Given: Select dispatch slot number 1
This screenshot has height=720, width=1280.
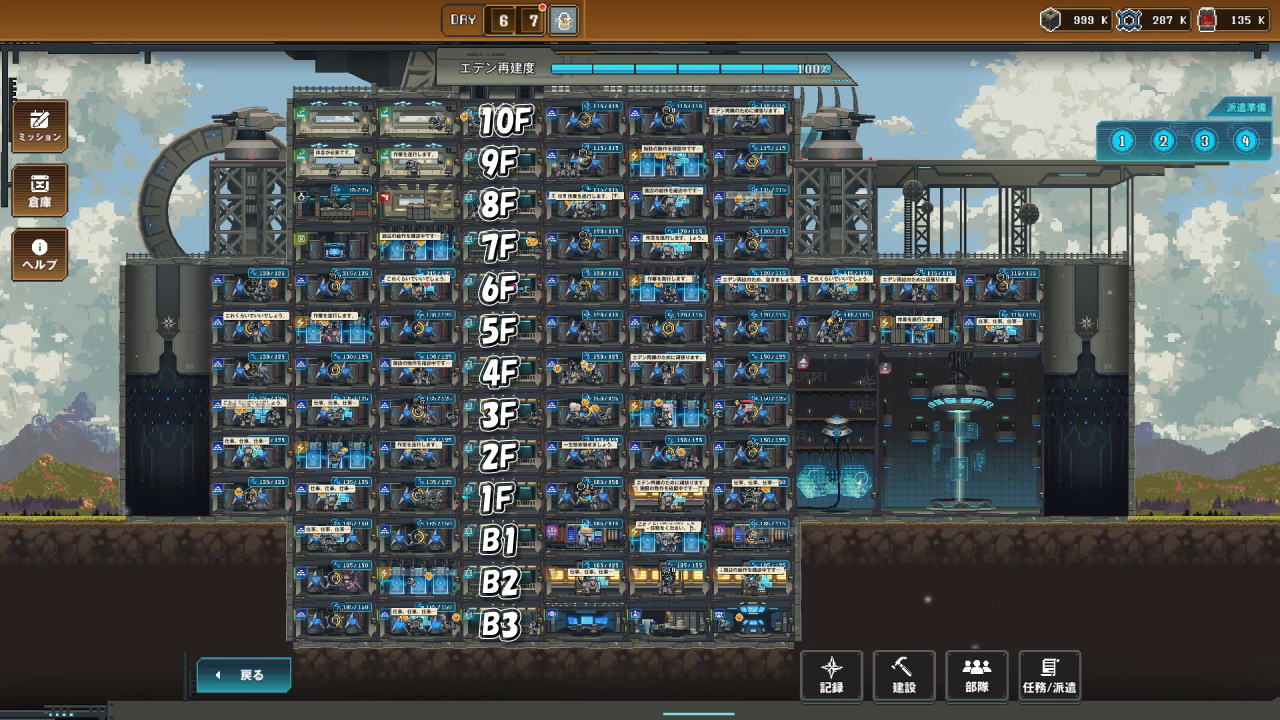Looking at the screenshot, I should pos(1122,141).
